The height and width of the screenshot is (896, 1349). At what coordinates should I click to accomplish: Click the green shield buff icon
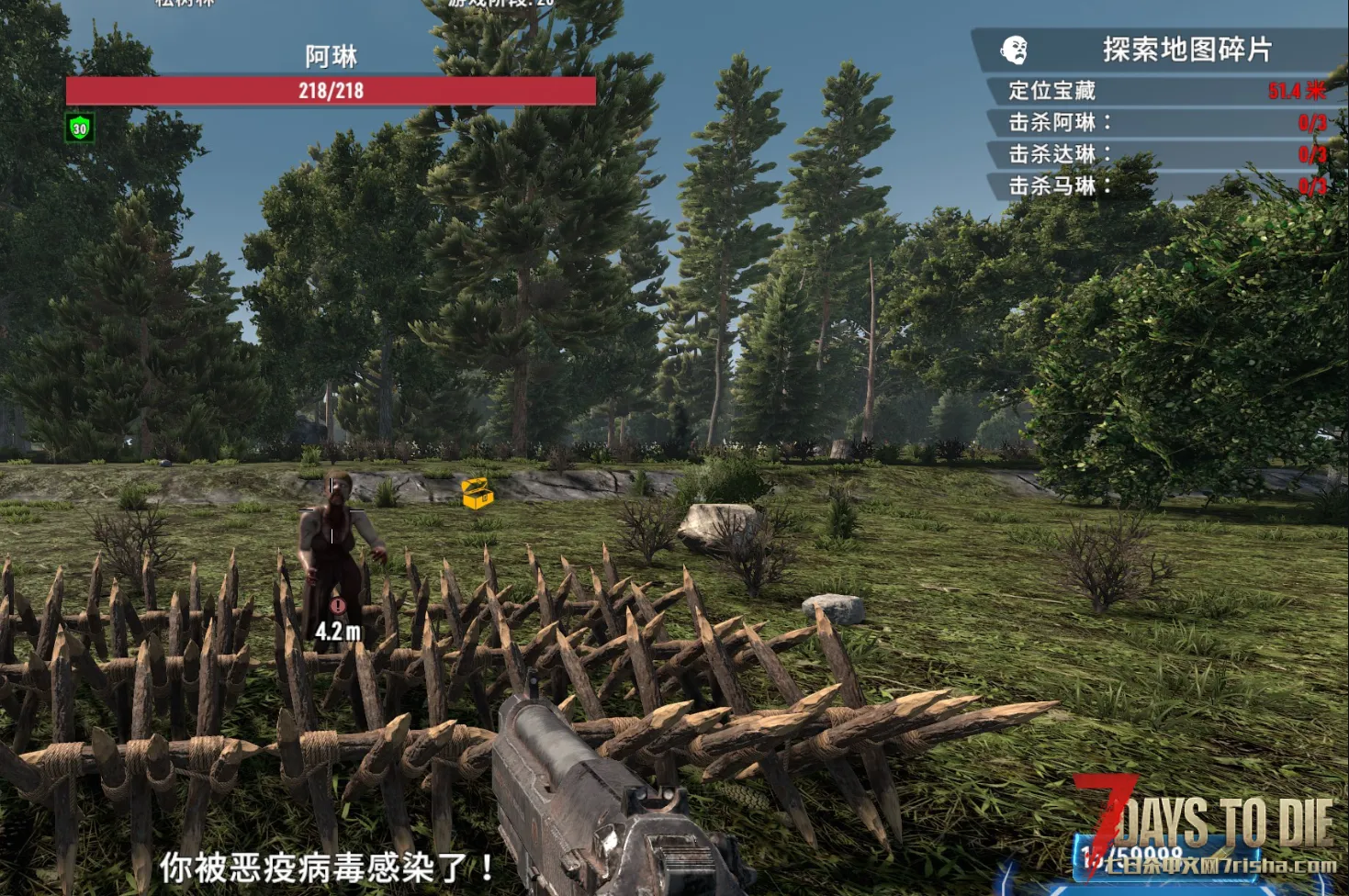[x=80, y=129]
